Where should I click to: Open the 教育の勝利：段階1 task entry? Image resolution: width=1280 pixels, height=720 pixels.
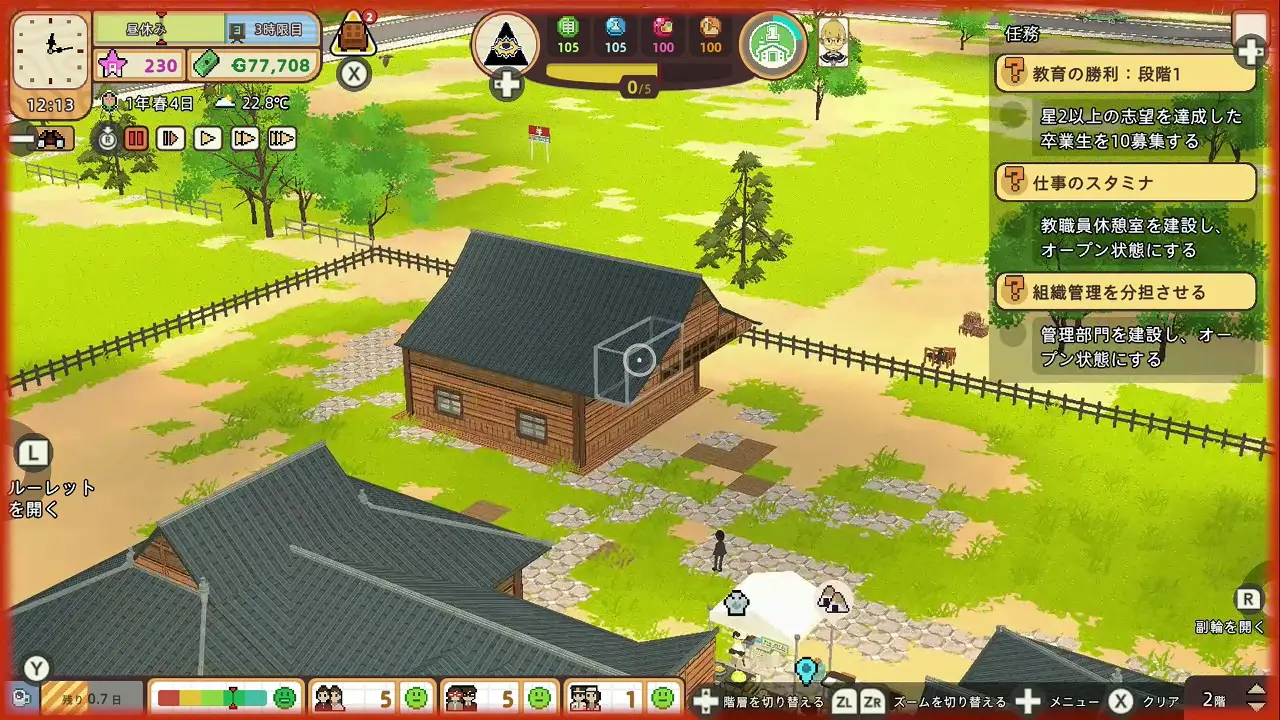click(1126, 74)
